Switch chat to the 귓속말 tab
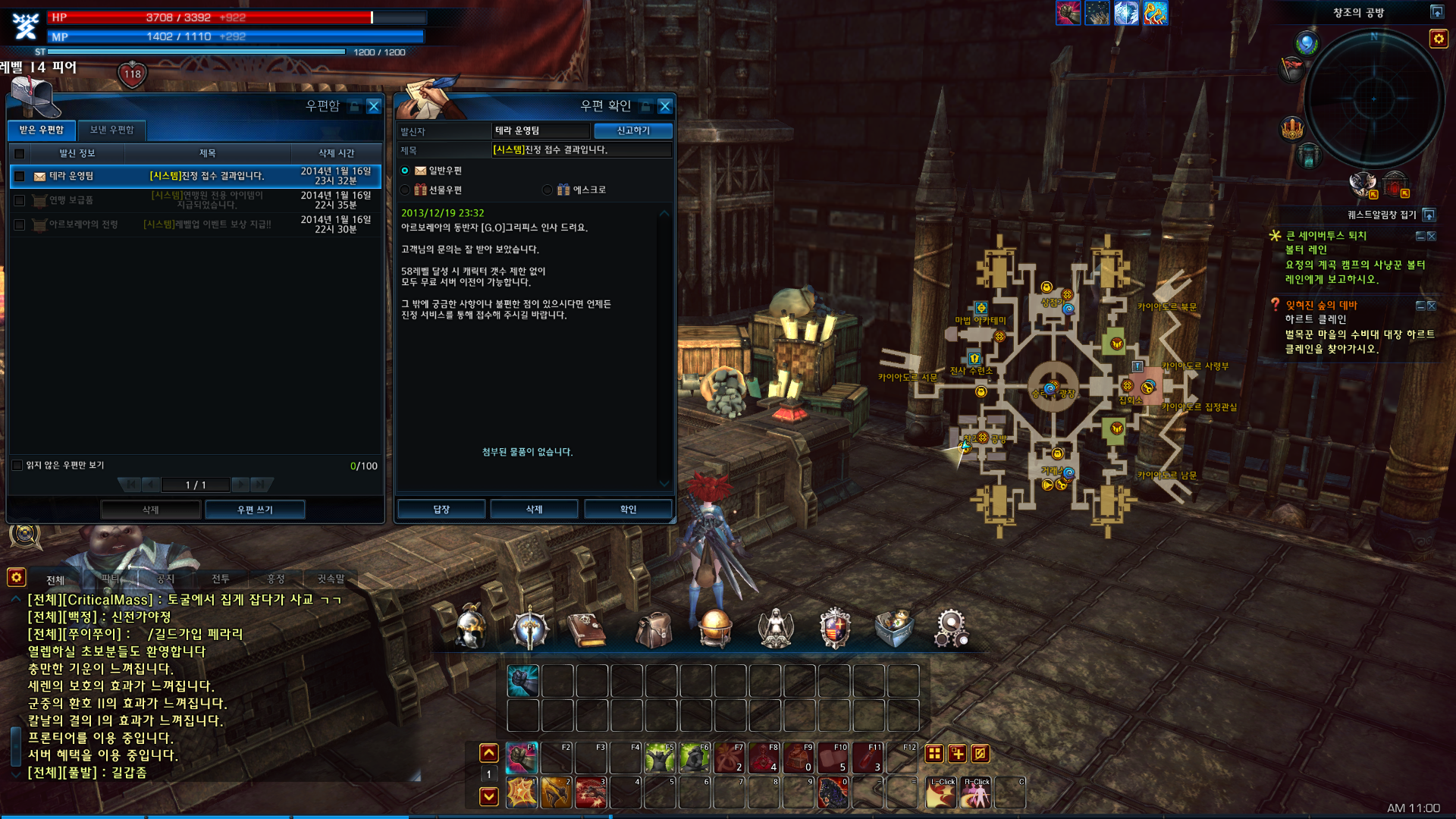 coord(331,579)
